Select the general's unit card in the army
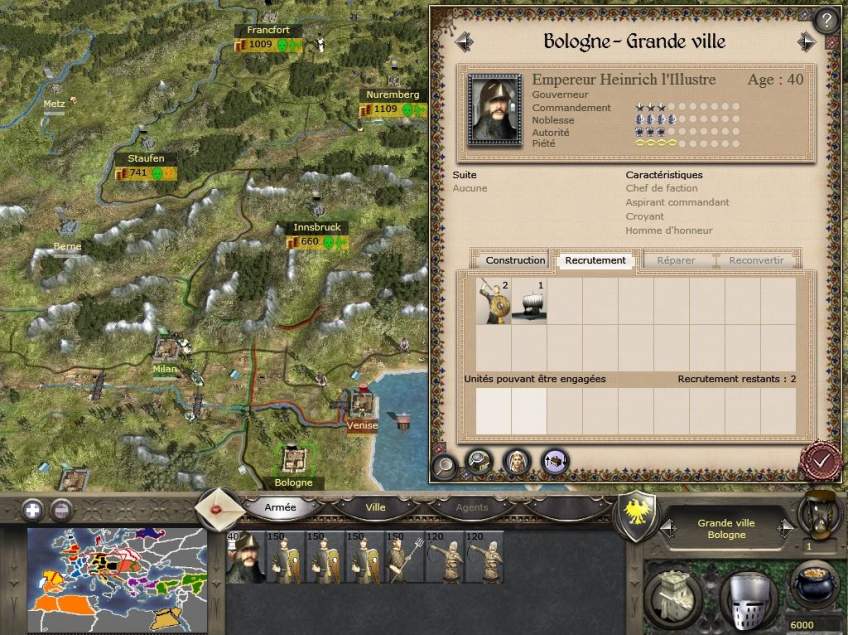Screen dimensions: 848x635 (244, 558)
